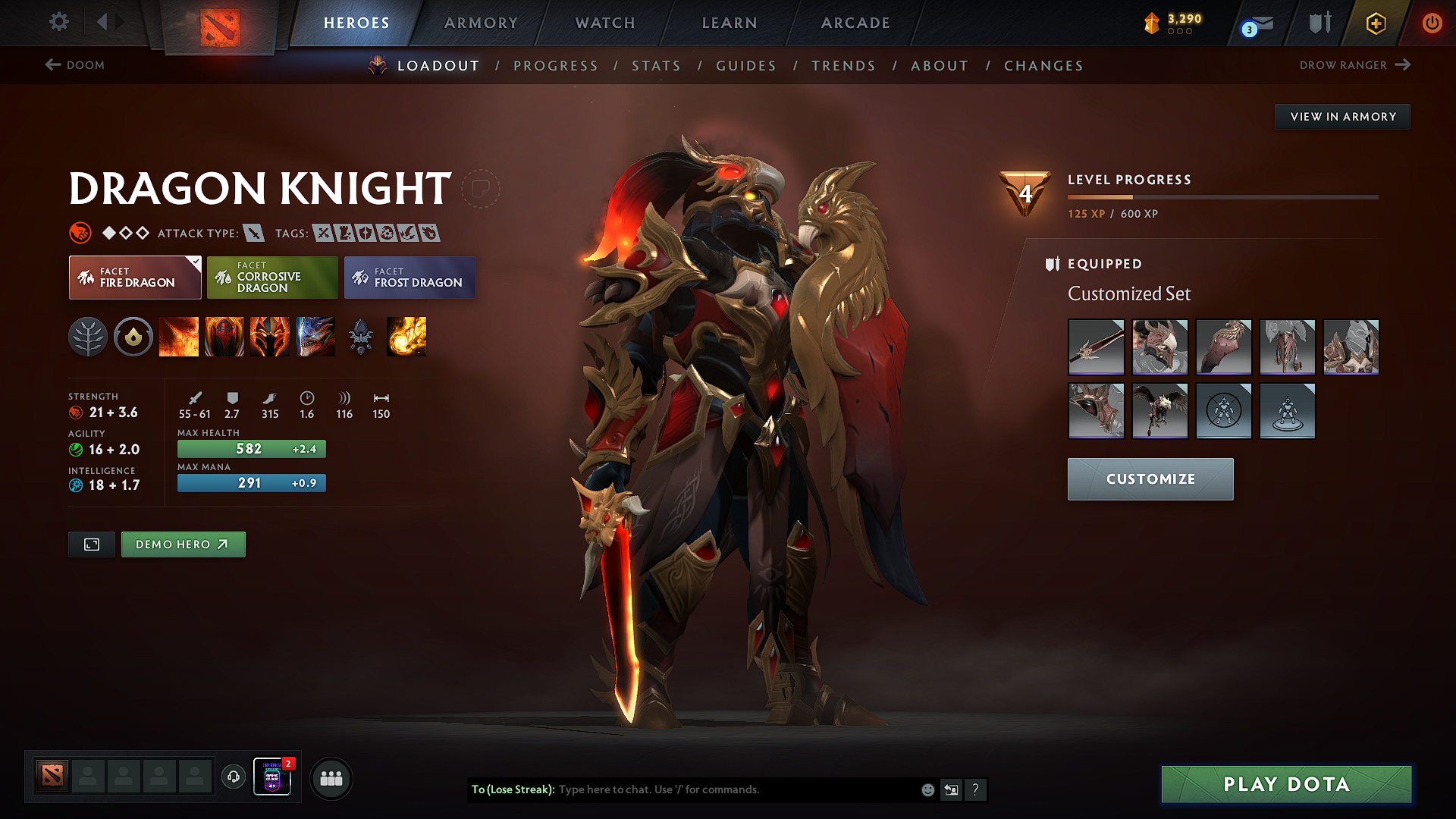Click the Elder Dragon Form ability icon
The width and height of the screenshot is (1456, 819).
point(315,337)
